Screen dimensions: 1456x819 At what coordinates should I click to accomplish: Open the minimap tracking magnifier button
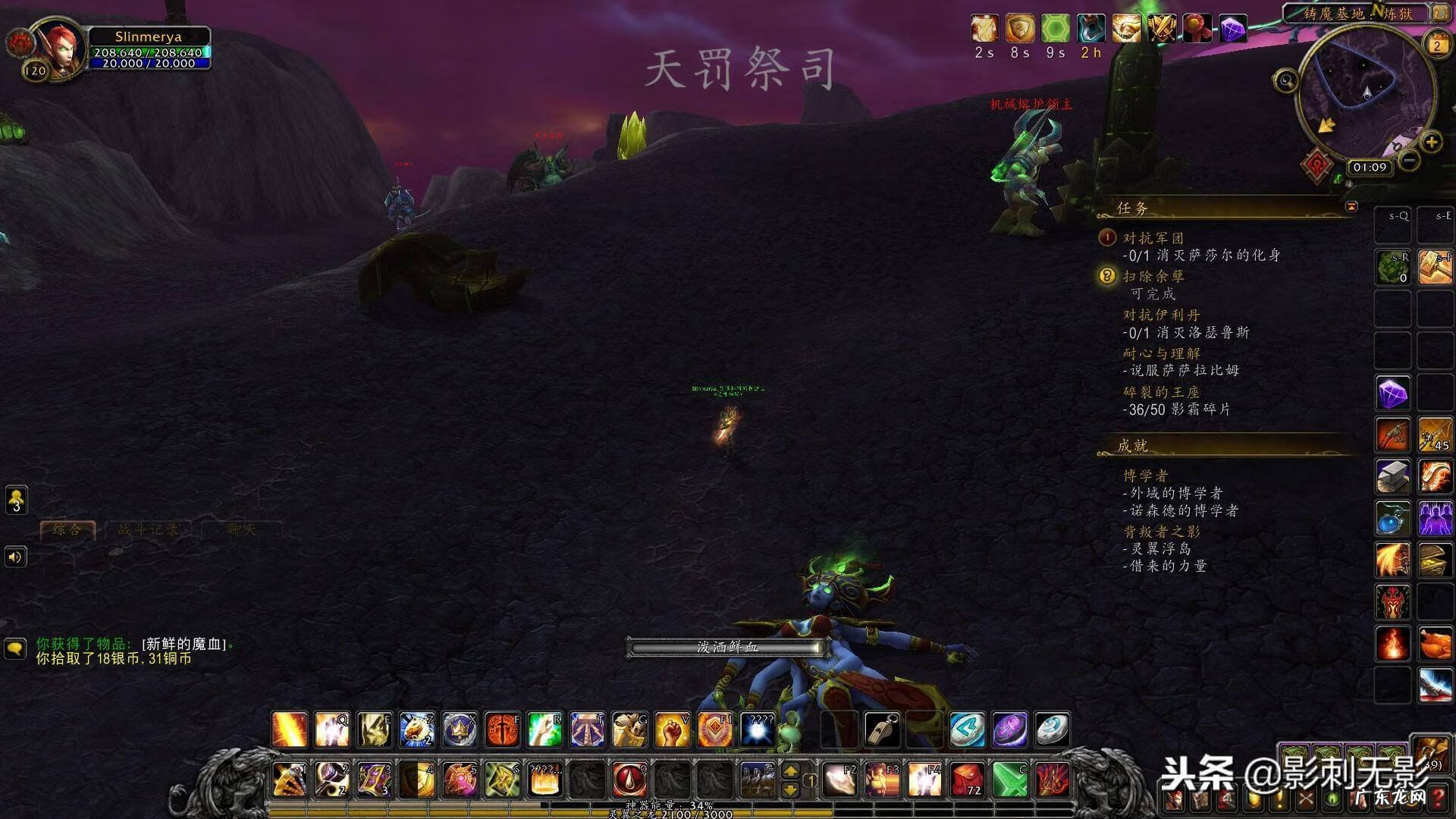click(1285, 80)
